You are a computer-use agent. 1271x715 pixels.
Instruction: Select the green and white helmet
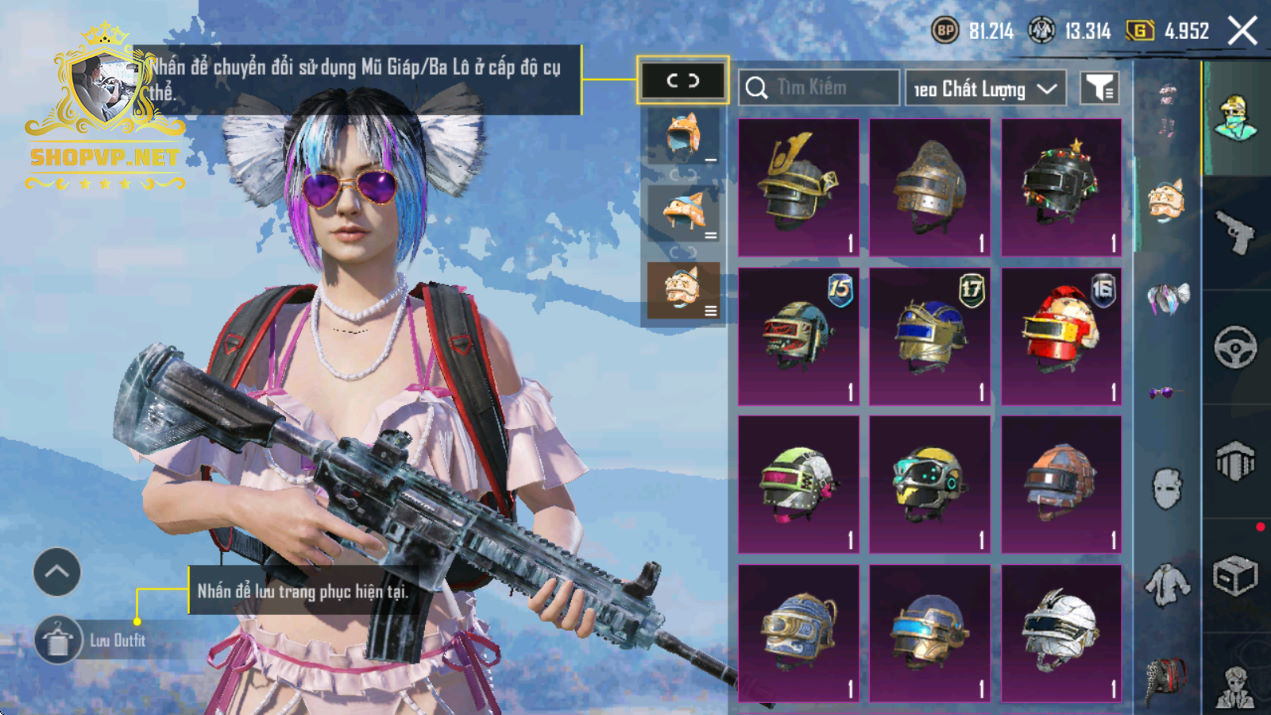point(798,484)
